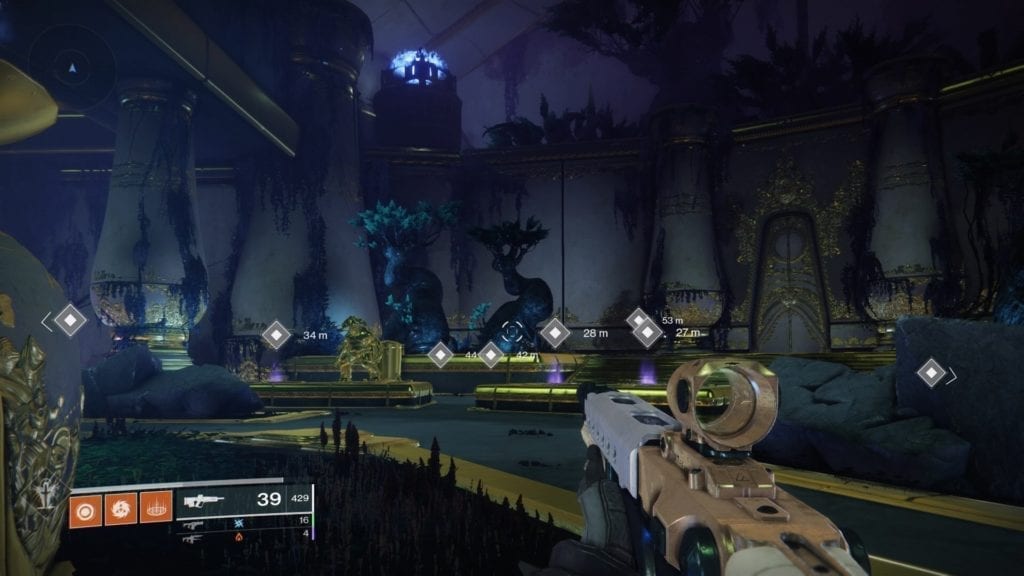The height and width of the screenshot is (576, 1024).
Task: Select the waypoint marker labeled 28 m
Action: click(554, 332)
